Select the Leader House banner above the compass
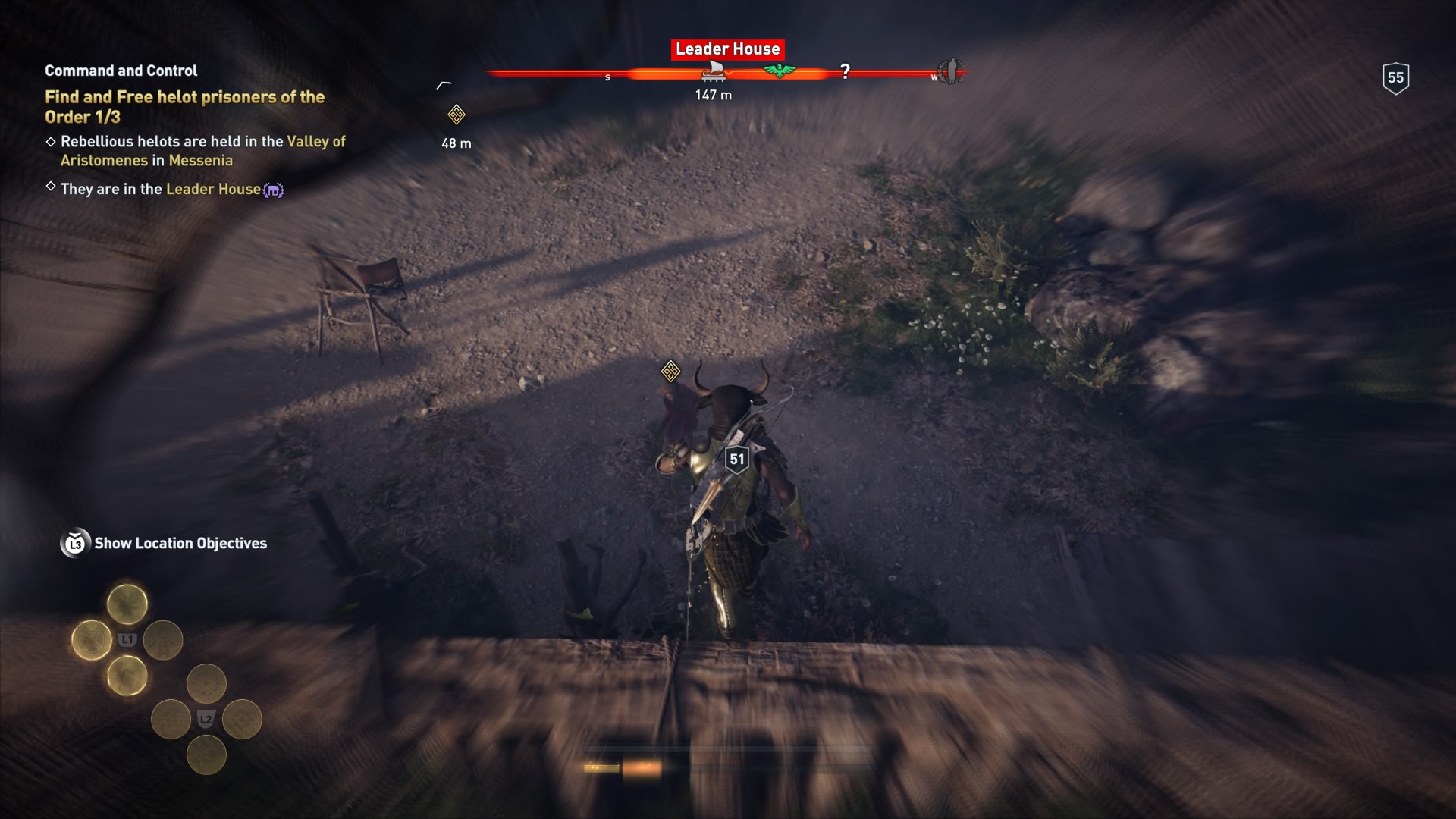Image resolution: width=1456 pixels, height=819 pixels. [x=727, y=49]
